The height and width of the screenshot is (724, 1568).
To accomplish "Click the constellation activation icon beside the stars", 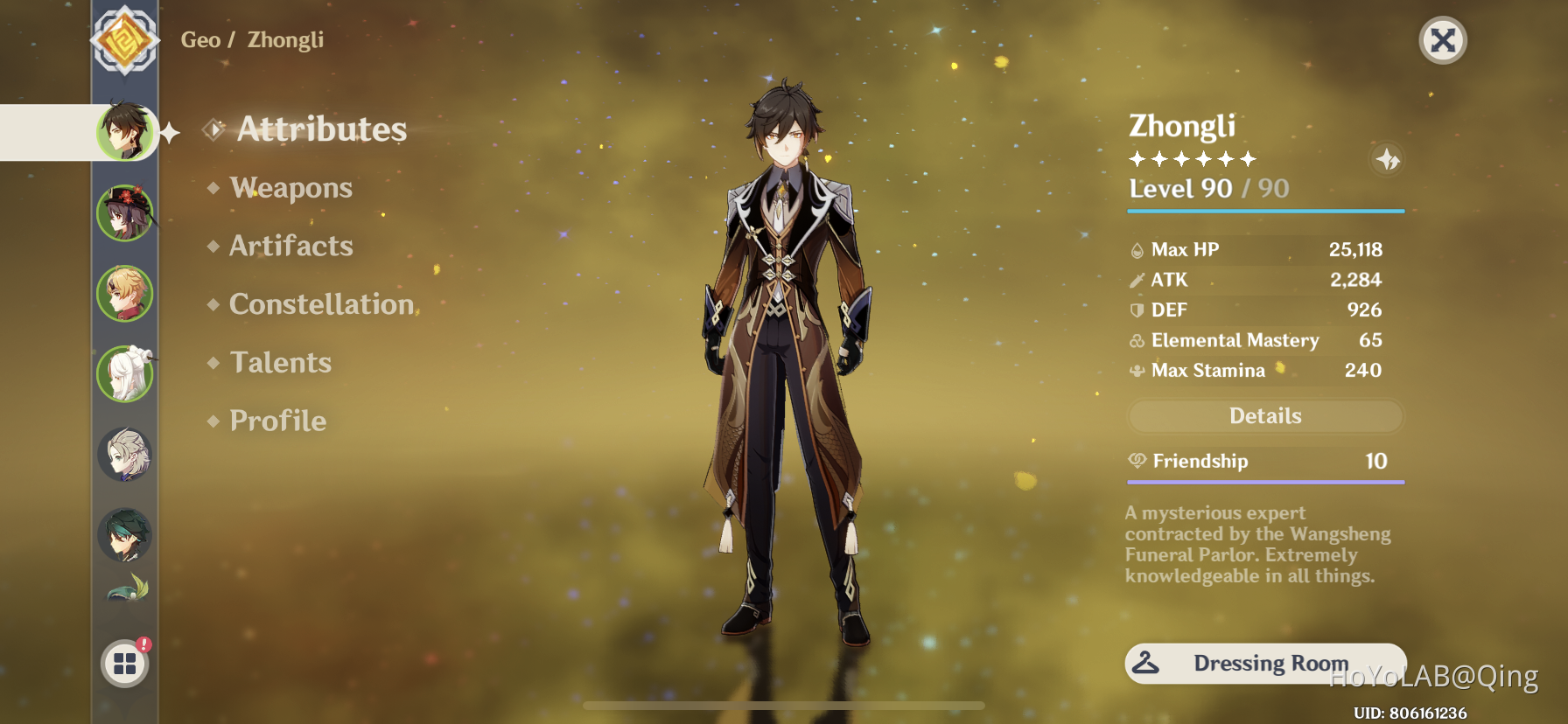I will pyautogui.click(x=1387, y=161).
